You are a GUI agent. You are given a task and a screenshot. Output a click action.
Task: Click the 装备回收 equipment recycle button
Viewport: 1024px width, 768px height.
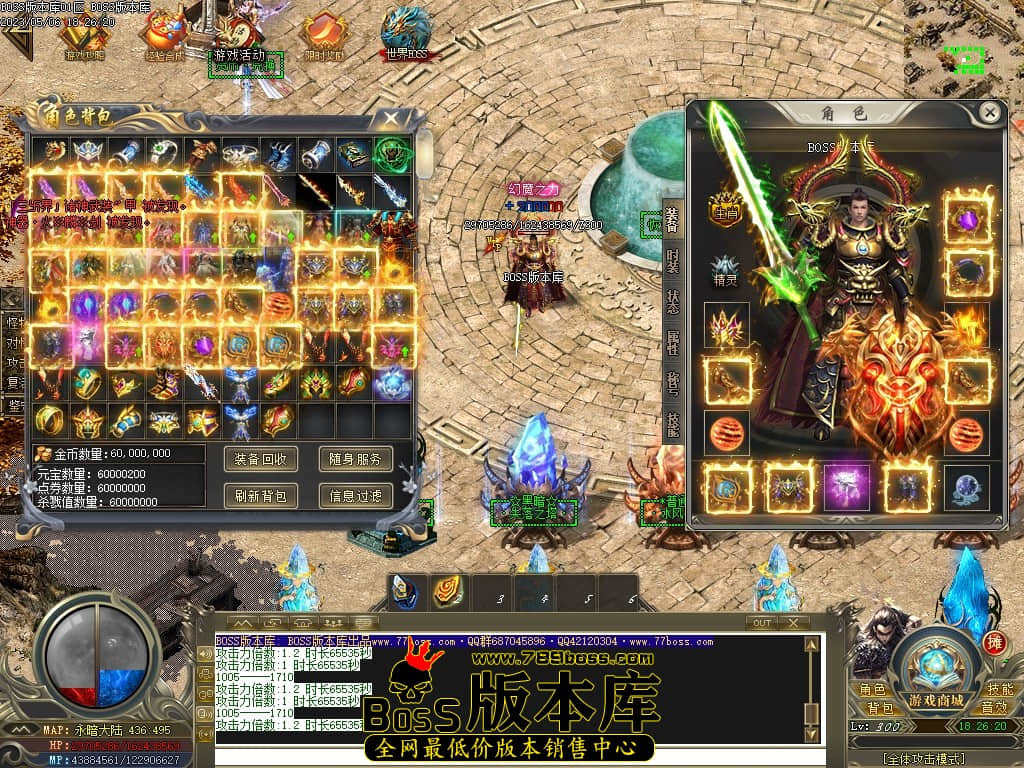(x=261, y=459)
